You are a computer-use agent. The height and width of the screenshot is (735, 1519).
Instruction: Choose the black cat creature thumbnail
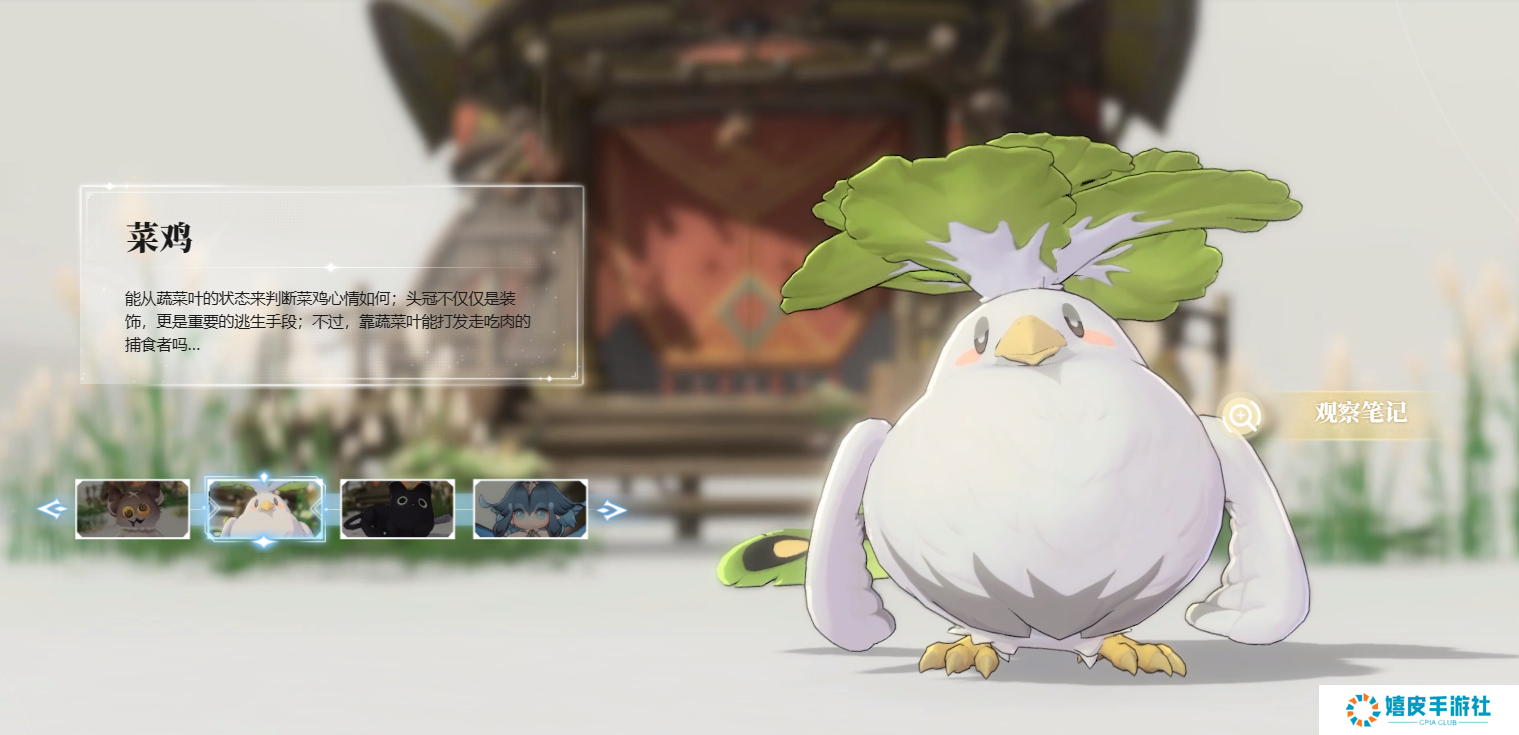[397, 509]
